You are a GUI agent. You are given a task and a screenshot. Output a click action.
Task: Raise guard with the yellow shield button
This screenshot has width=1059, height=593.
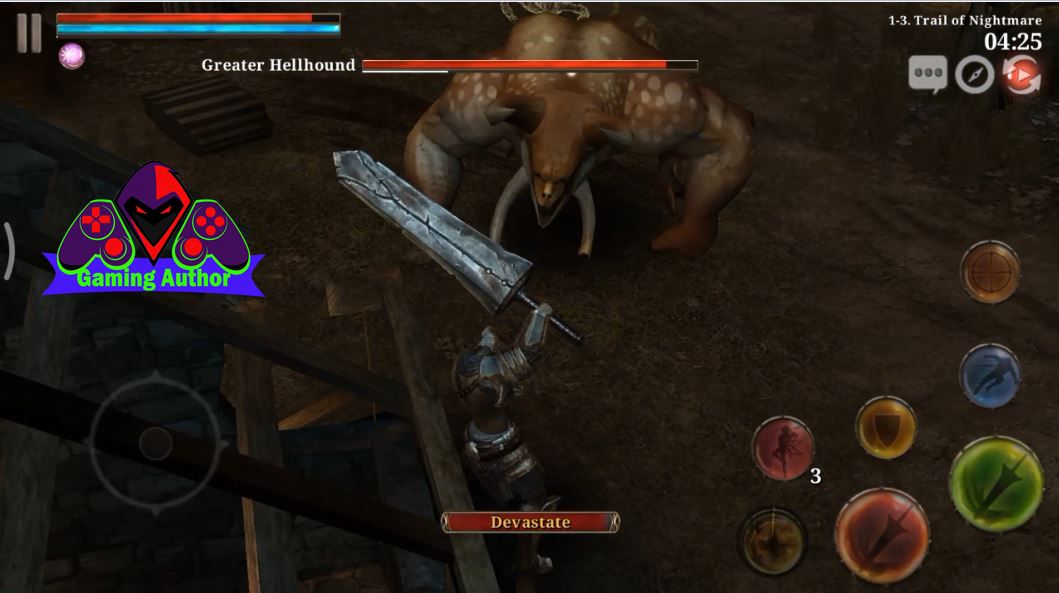[x=886, y=428]
